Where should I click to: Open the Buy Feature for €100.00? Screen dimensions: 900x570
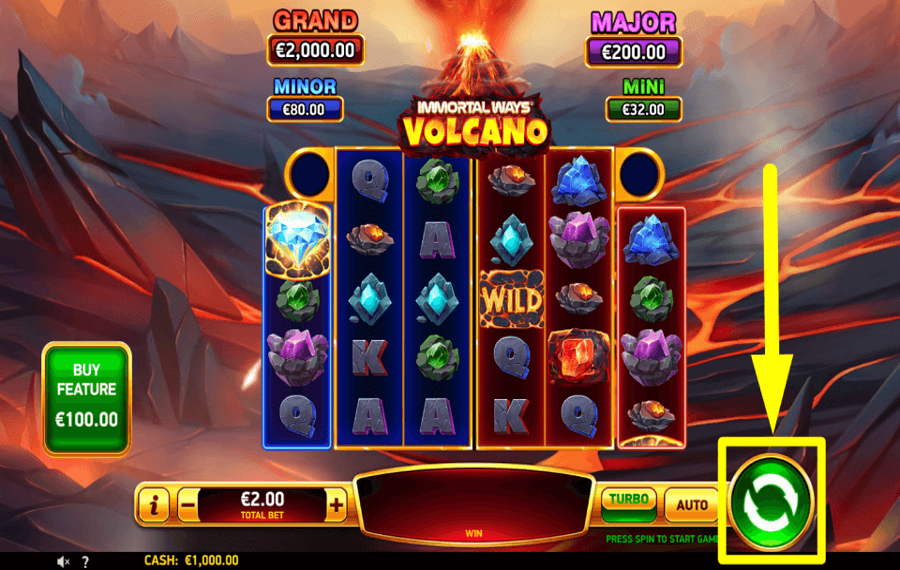(x=87, y=397)
